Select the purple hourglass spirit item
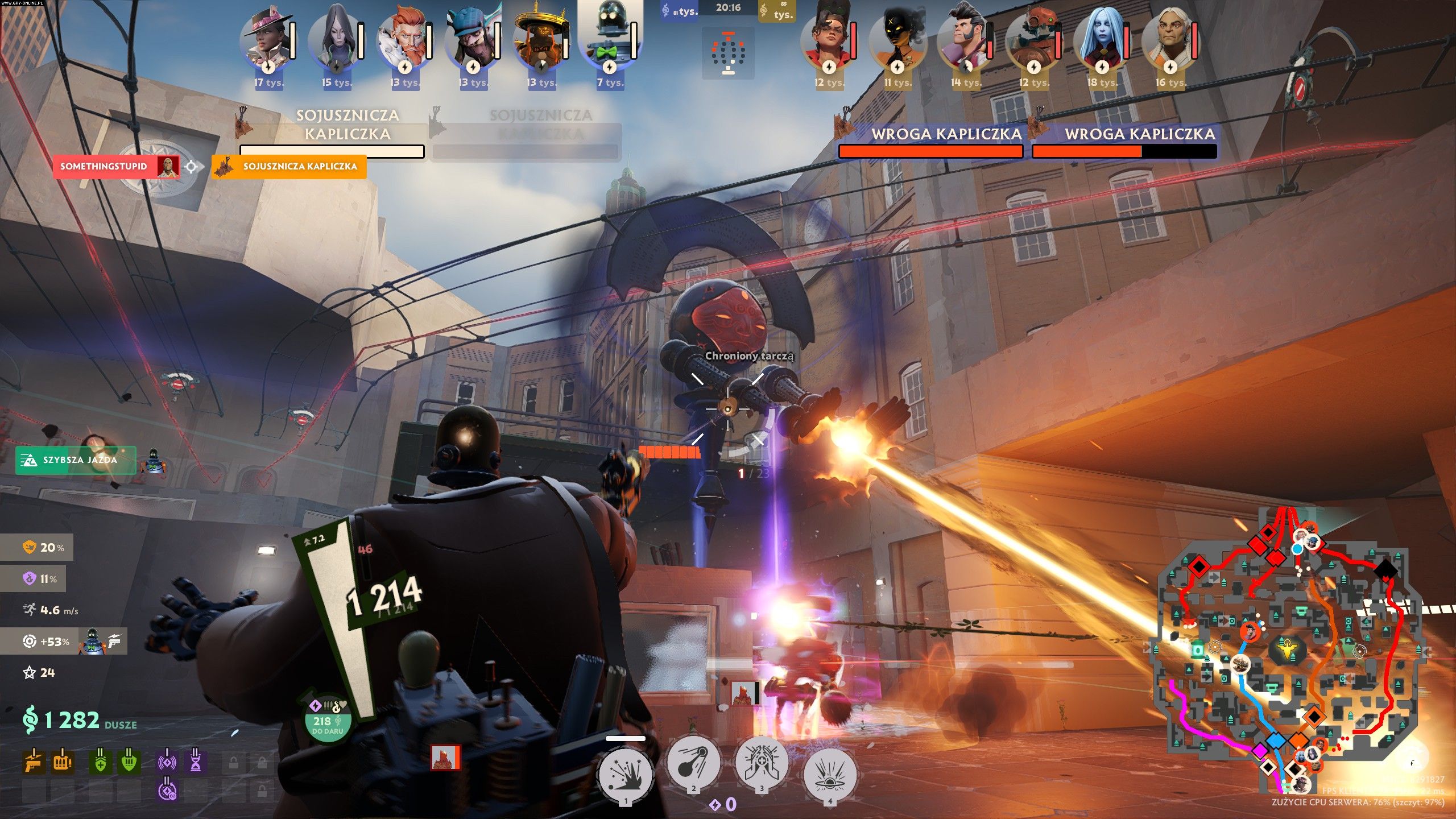Viewport: 1456px width, 819px height. pyautogui.click(x=195, y=762)
